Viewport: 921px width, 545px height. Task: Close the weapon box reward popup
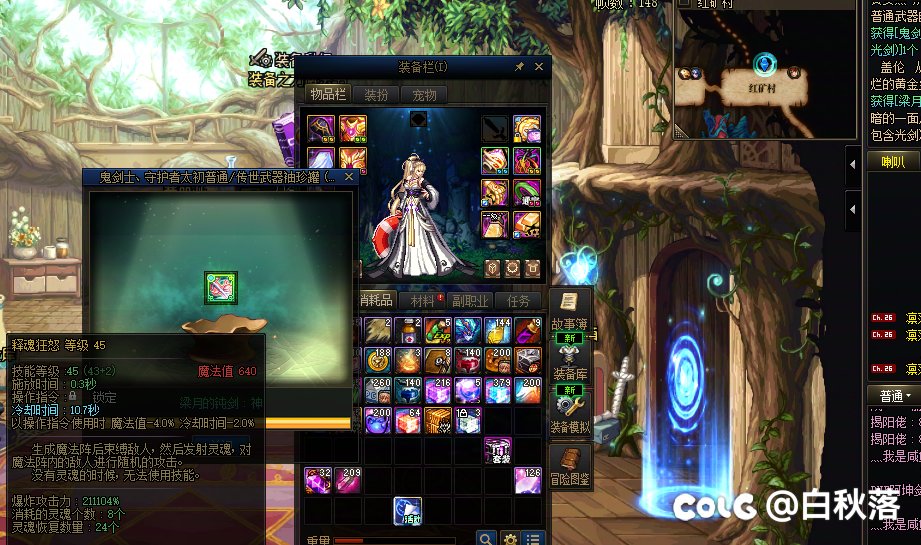(349, 177)
